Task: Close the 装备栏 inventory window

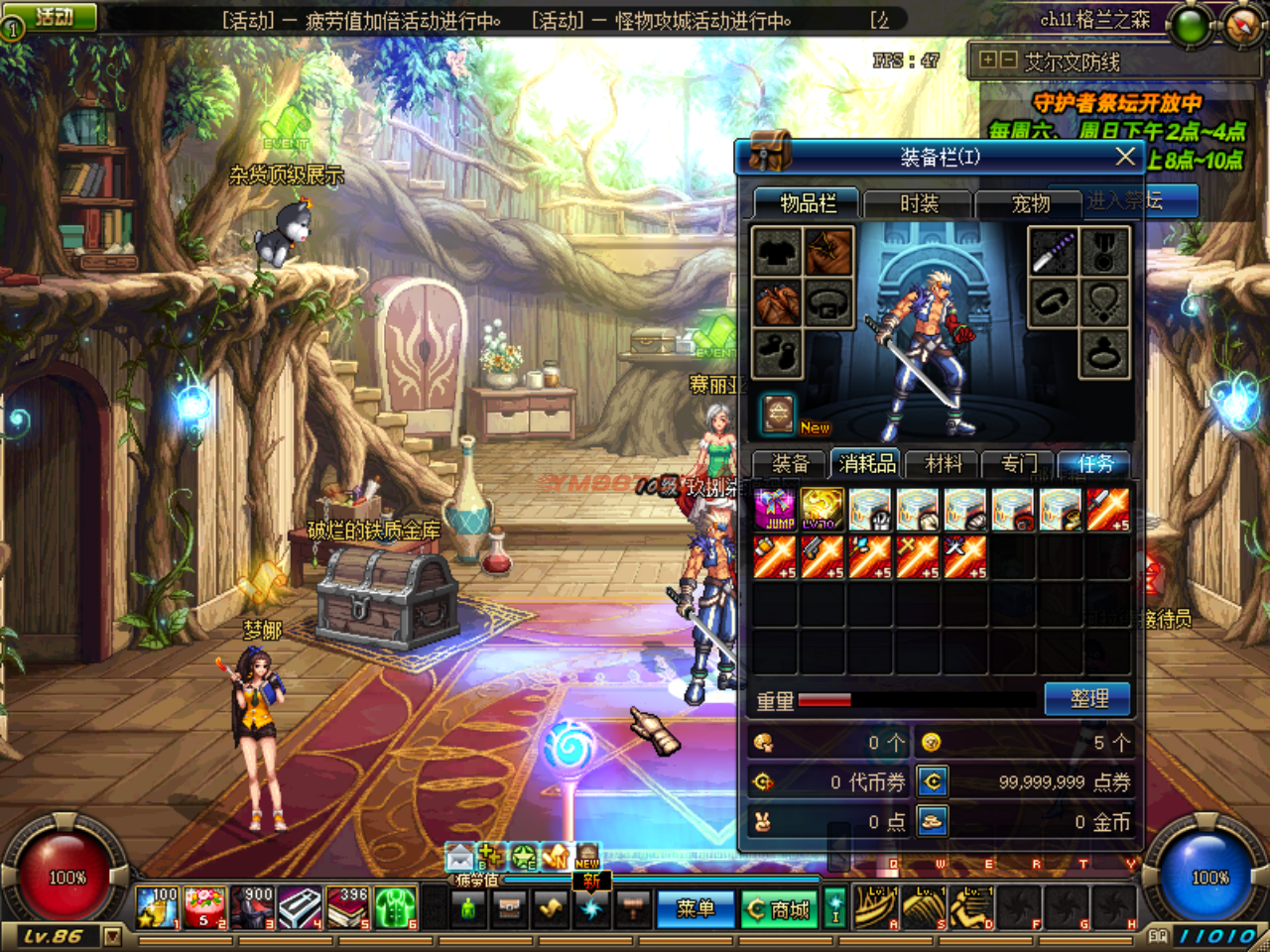Action: [1124, 157]
